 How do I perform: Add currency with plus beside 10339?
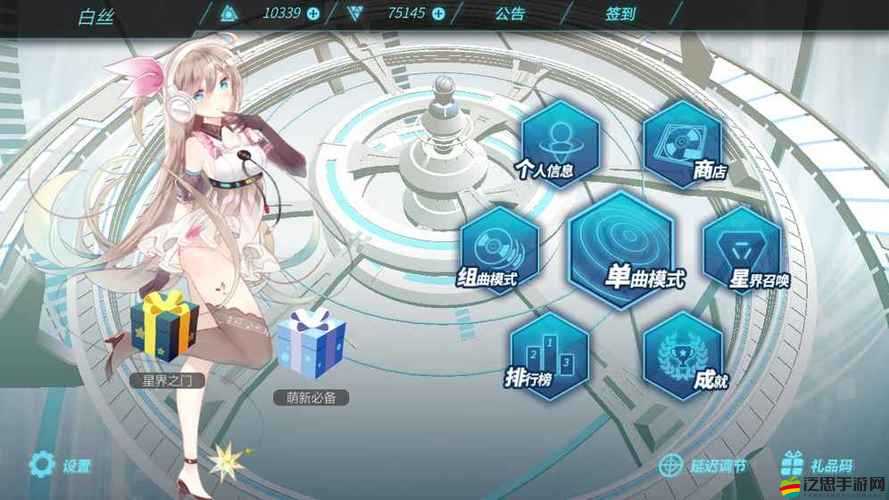pos(313,14)
